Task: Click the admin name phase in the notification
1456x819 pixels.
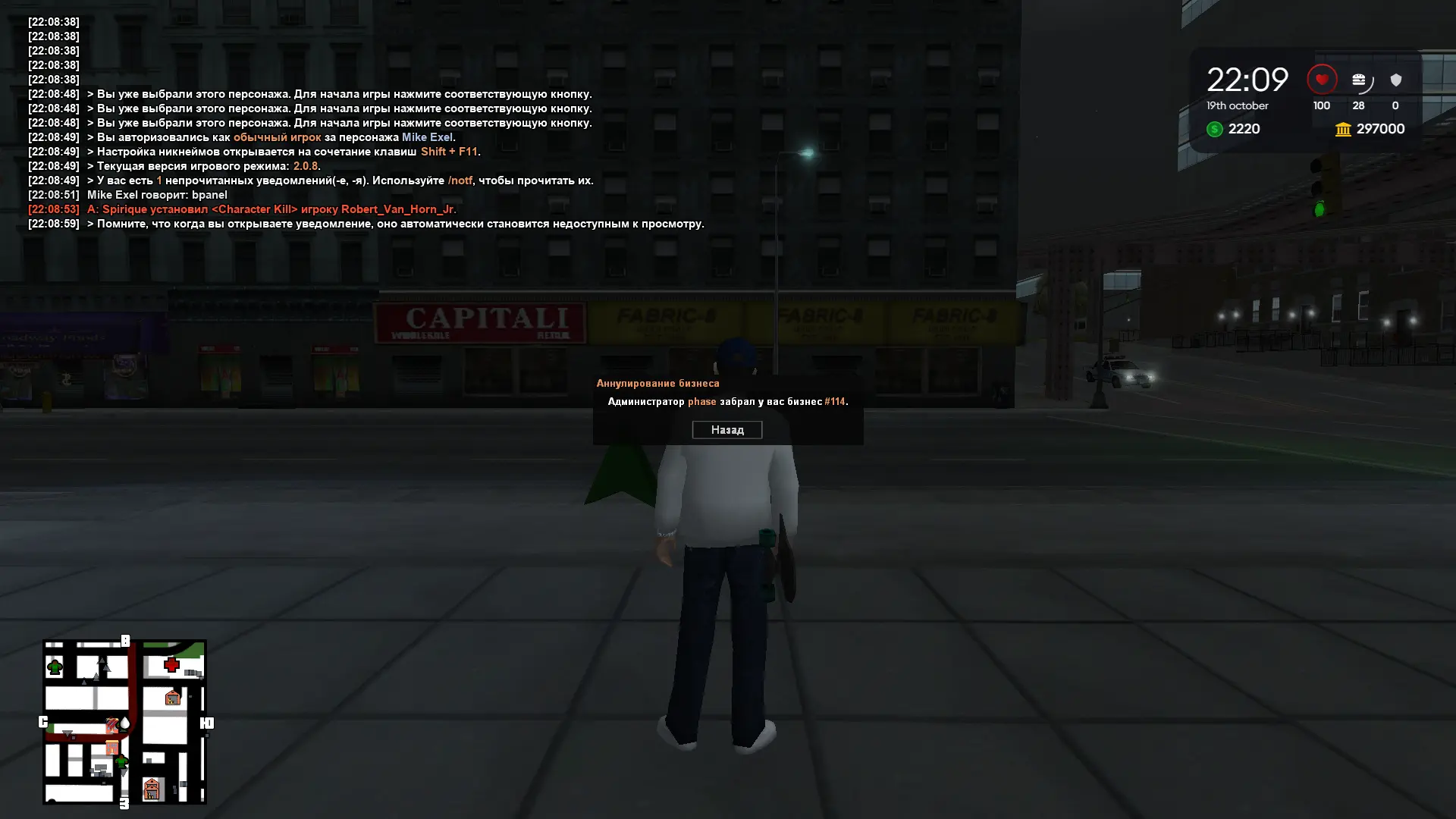Action: (x=701, y=401)
